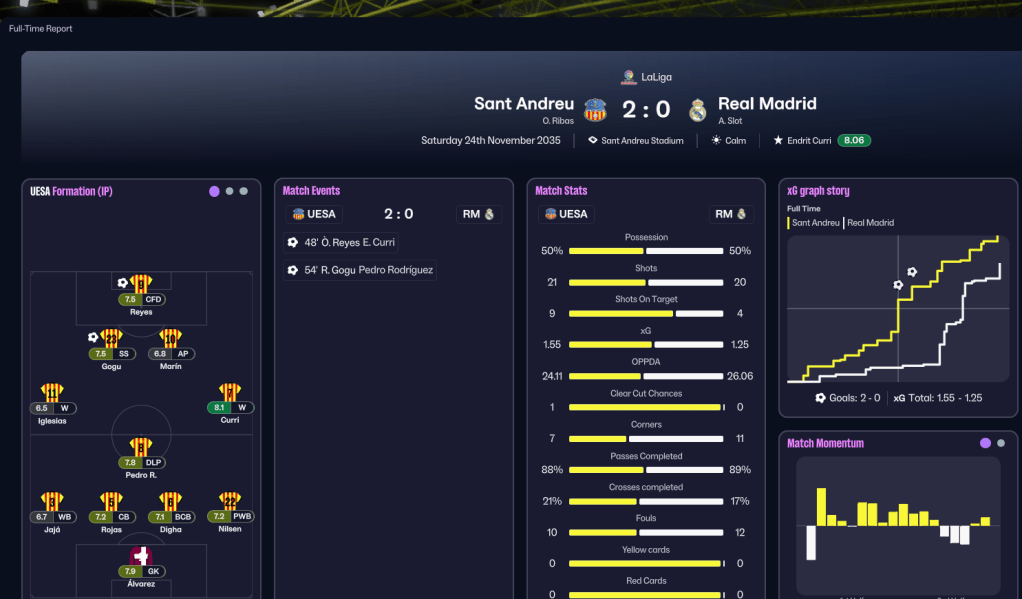Open the Real Madrid club name link

pyautogui.click(x=767, y=104)
